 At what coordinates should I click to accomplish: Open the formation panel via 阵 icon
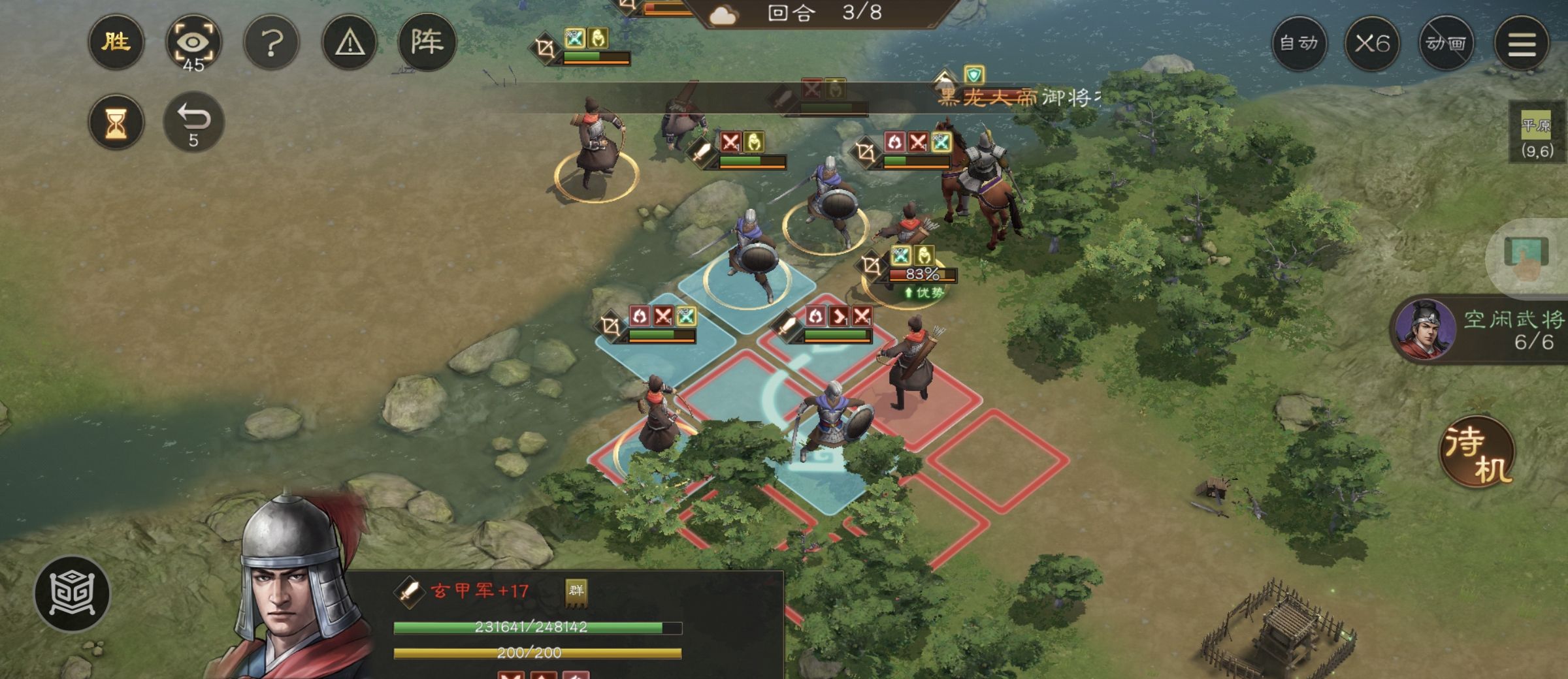[428, 42]
